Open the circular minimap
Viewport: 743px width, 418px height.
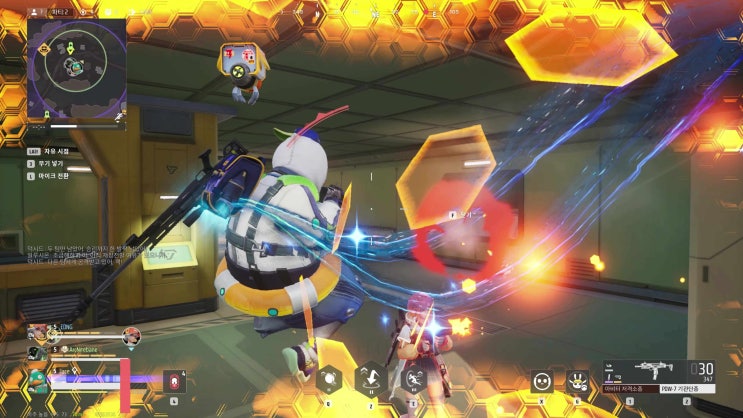point(73,67)
